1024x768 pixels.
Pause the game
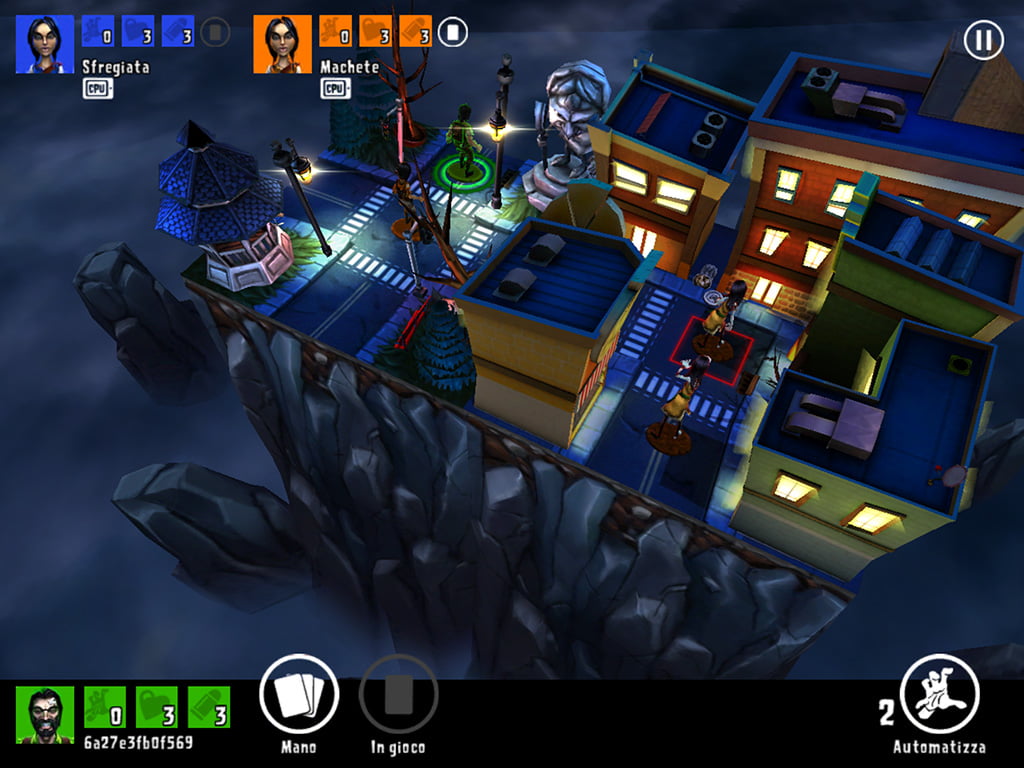983,40
